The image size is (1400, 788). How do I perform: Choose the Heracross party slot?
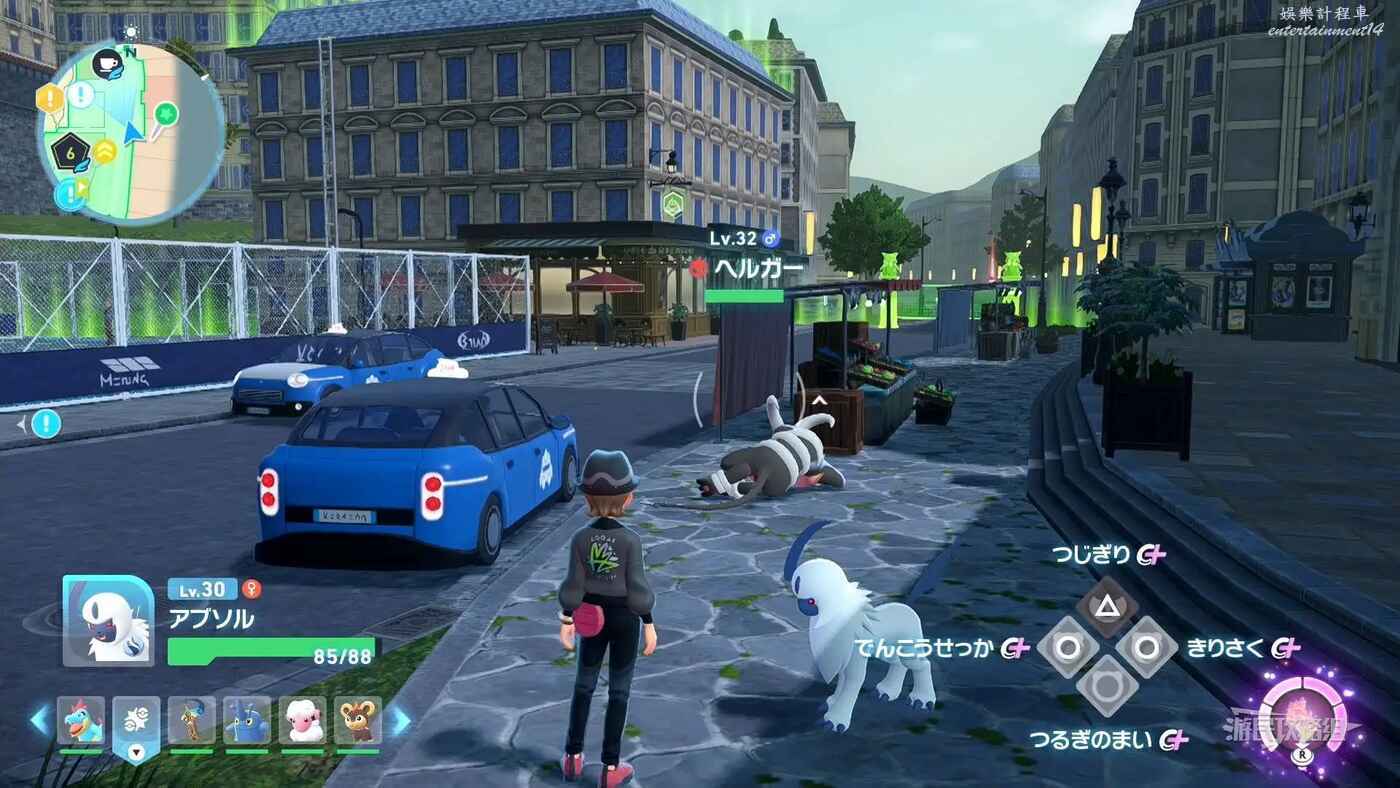tap(246, 721)
